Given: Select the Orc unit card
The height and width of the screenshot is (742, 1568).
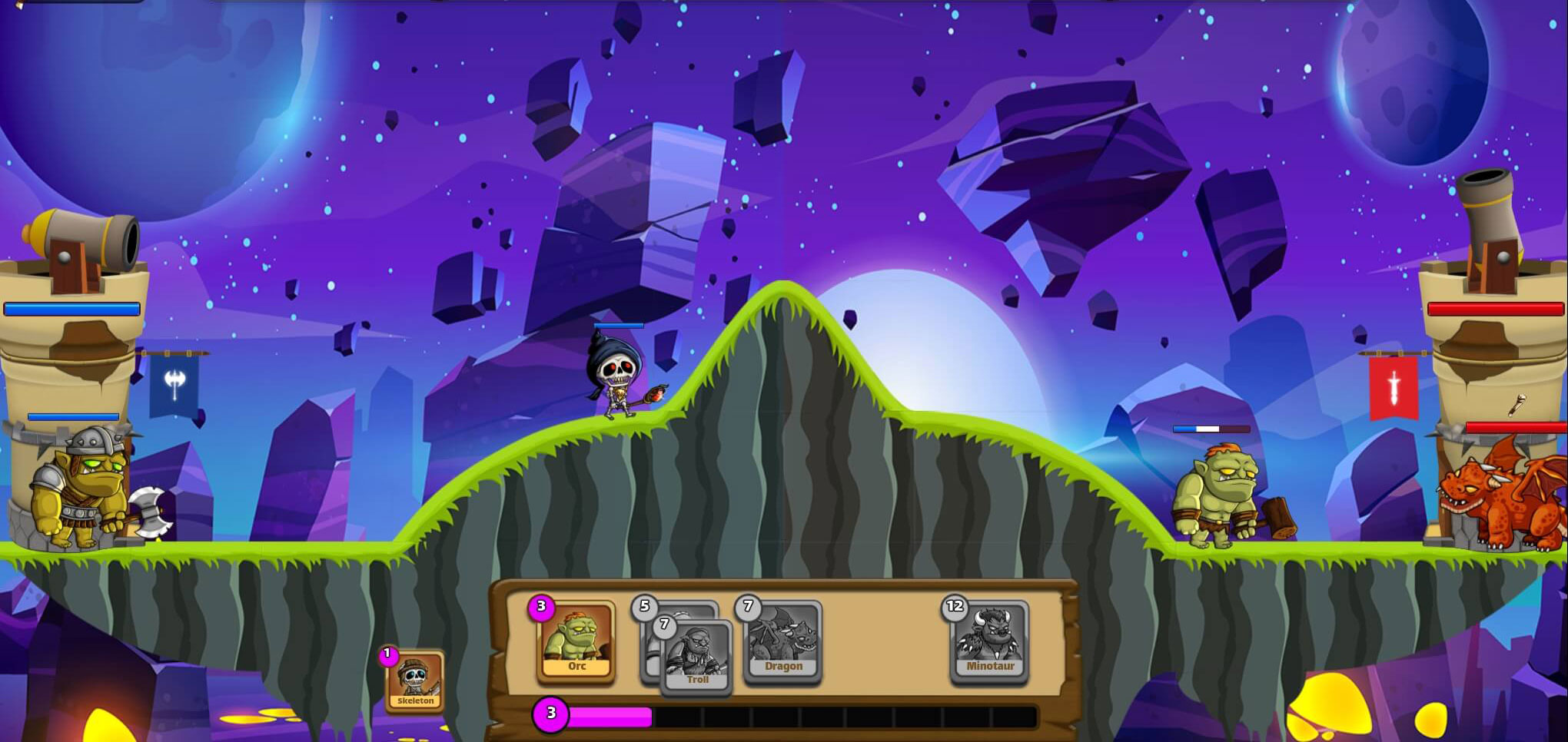Looking at the screenshot, I should coord(576,641).
